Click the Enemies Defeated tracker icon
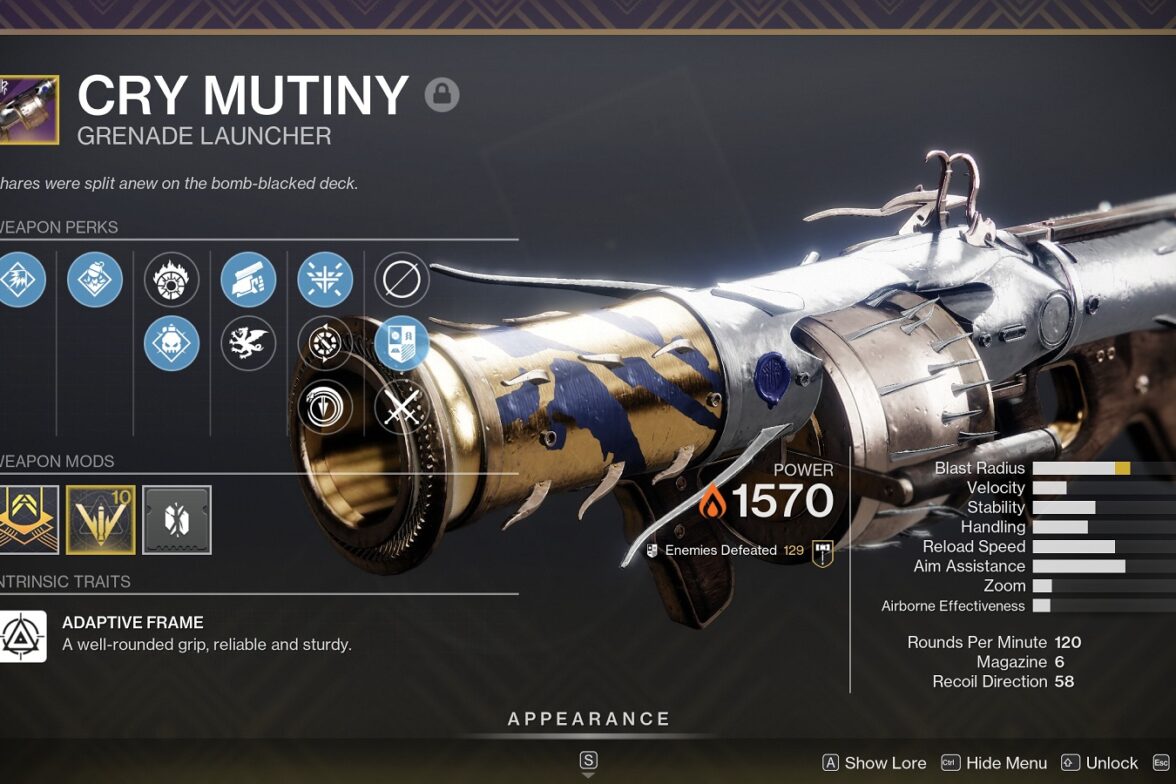This screenshot has height=784, width=1176. pyautogui.click(x=823, y=551)
